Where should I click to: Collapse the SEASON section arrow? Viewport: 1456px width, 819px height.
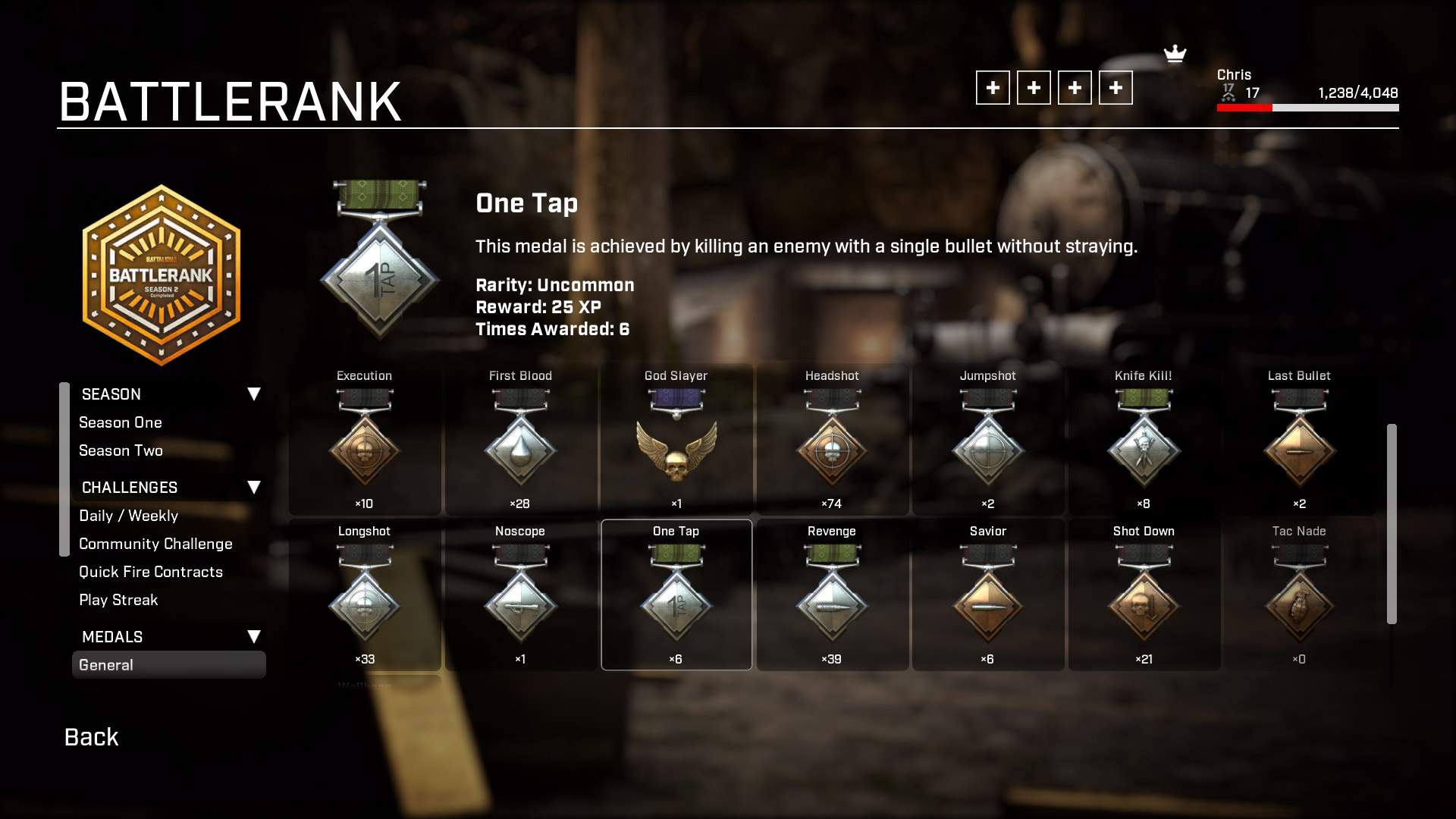tap(254, 394)
